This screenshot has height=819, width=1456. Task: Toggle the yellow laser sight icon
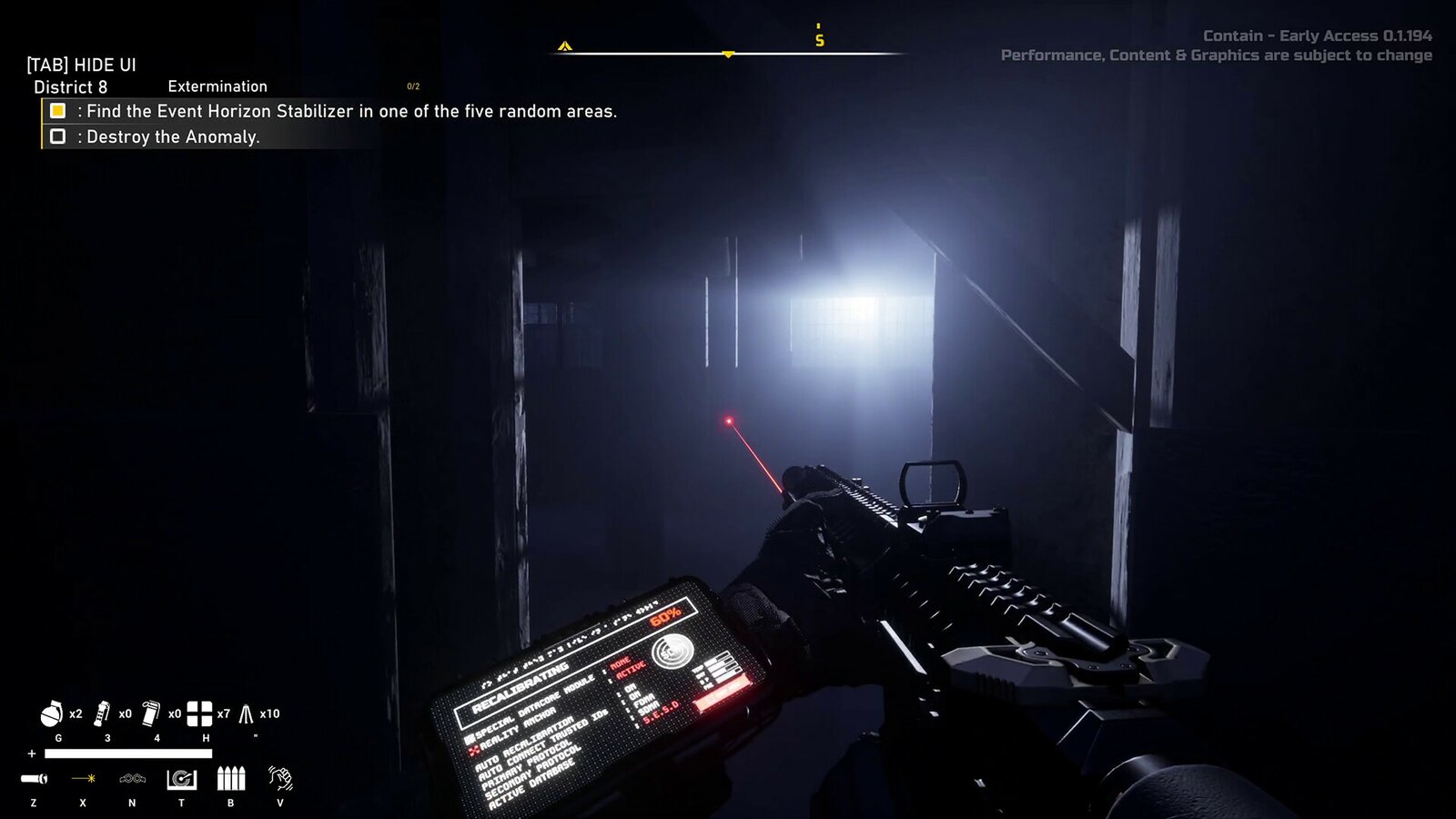coord(84,779)
